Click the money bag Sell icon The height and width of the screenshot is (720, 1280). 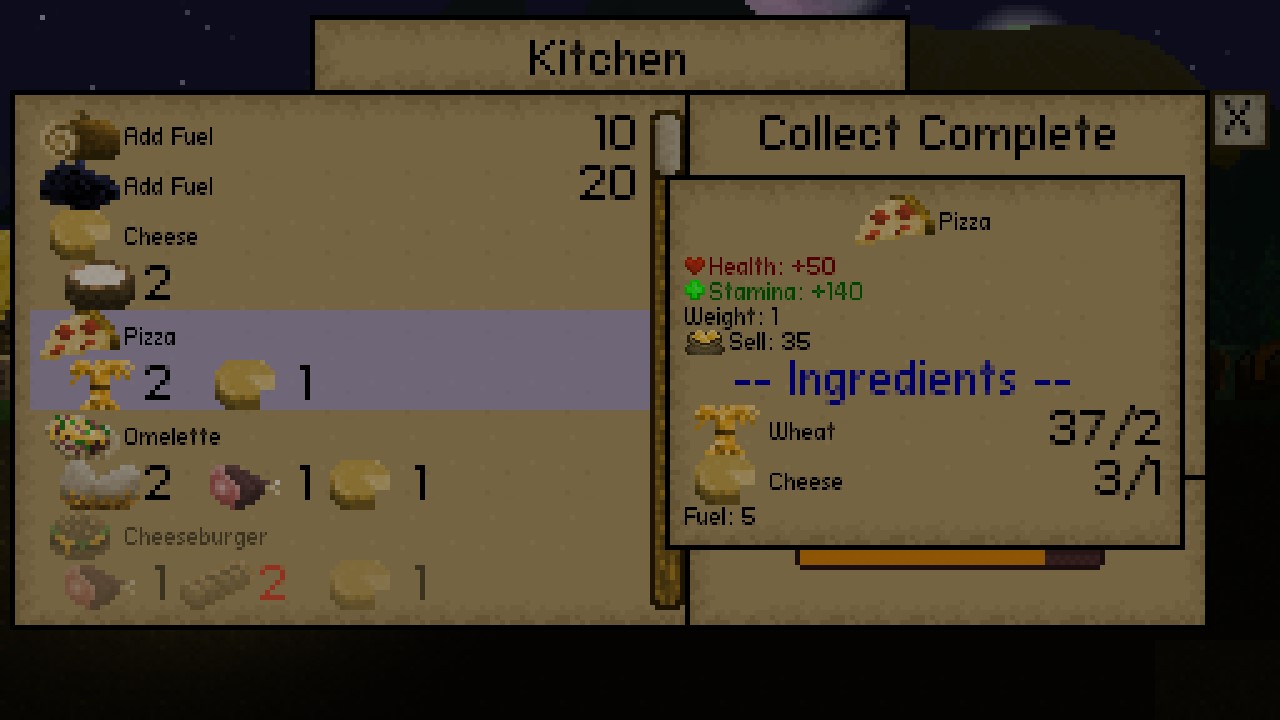pyautogui.click(x=706, y=341)
